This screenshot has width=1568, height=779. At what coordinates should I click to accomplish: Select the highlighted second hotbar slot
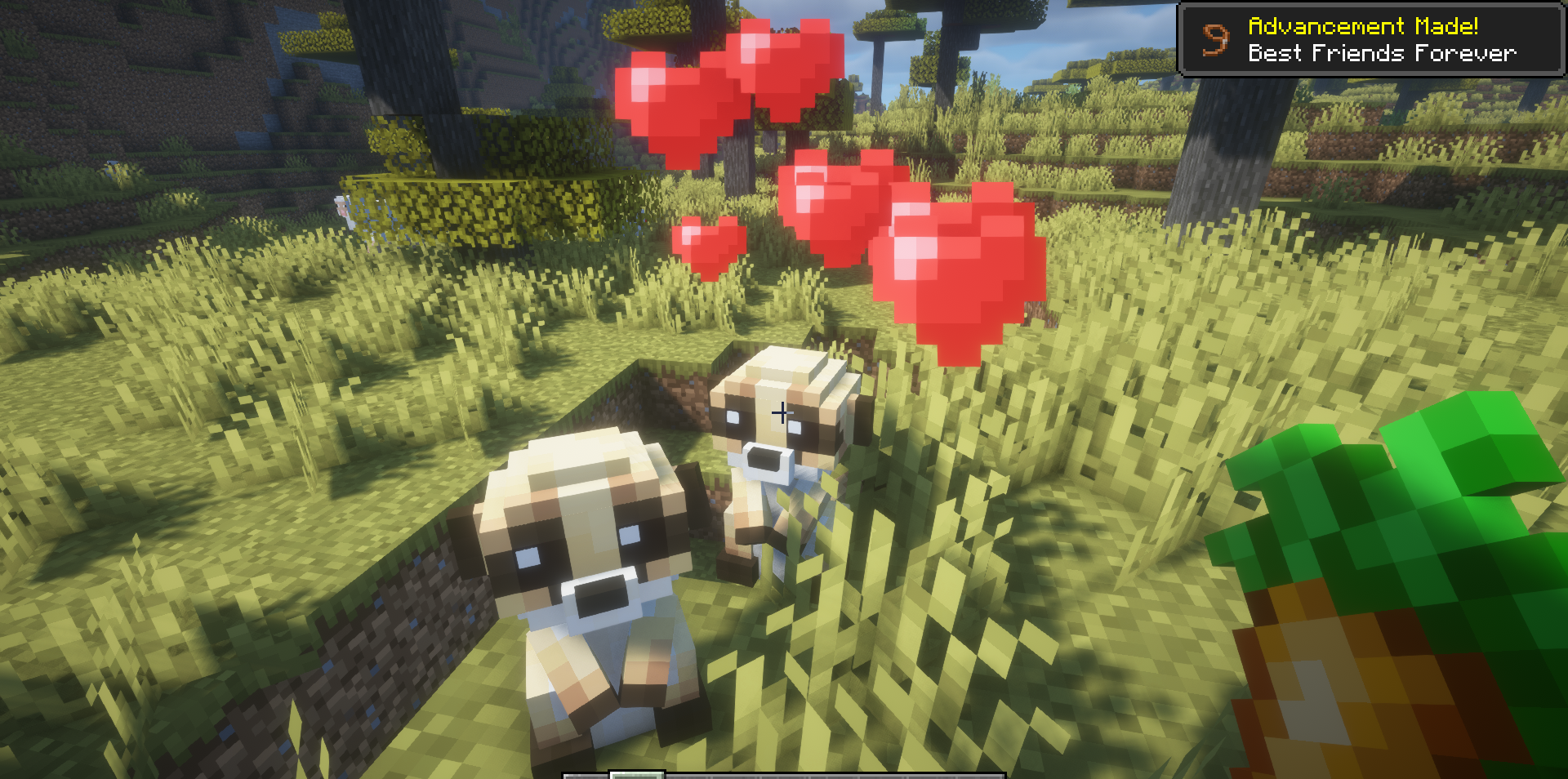(635, 774)
